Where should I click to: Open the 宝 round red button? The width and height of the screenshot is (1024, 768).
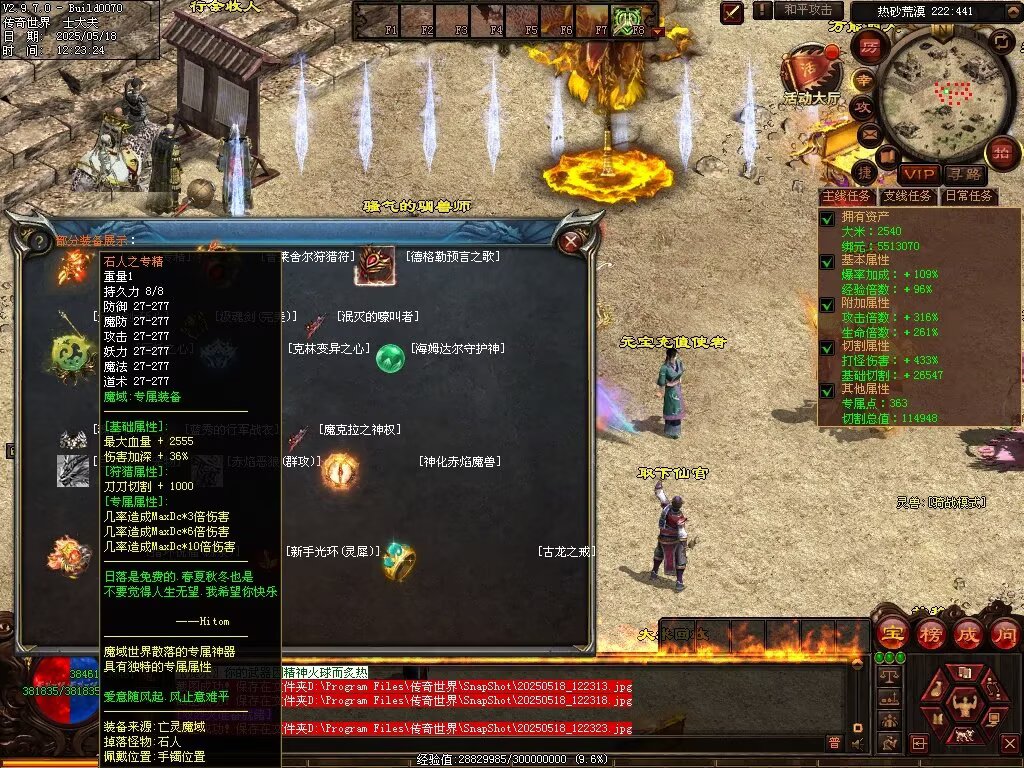(x=891, y=633)
